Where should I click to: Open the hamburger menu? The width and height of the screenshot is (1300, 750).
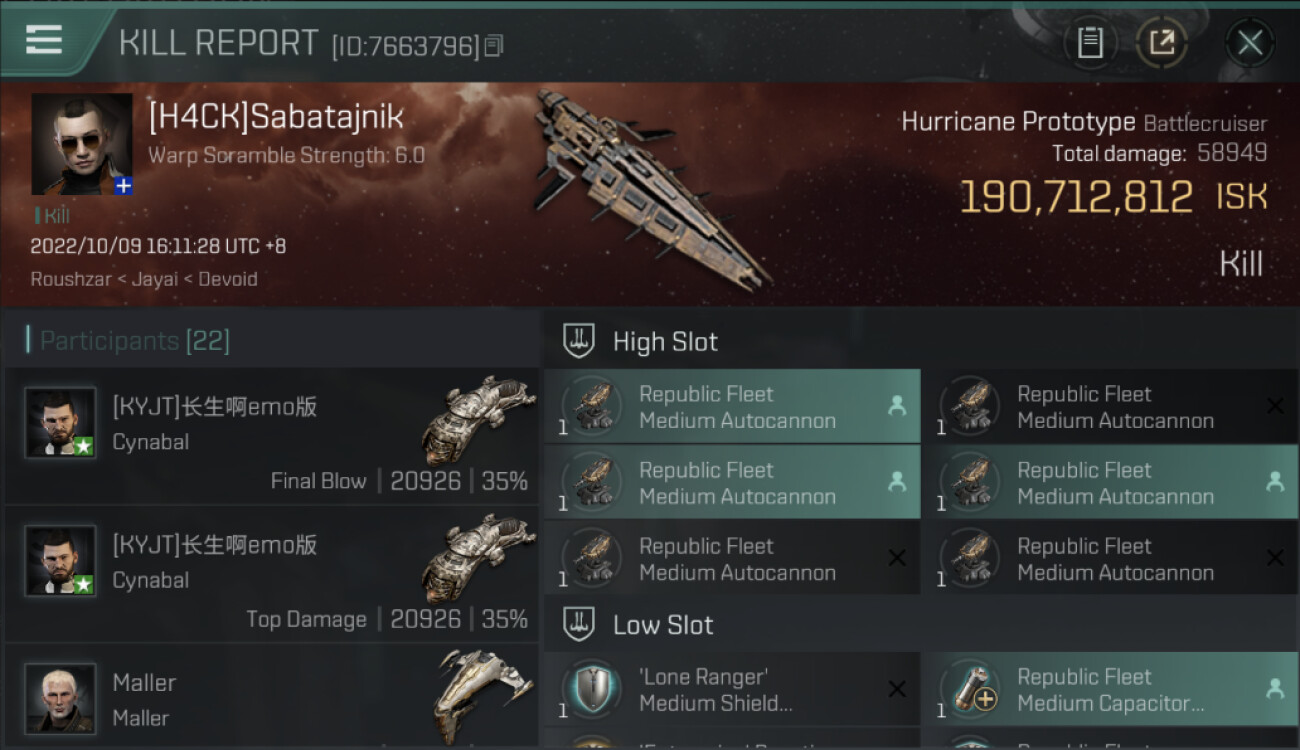[44, 40]
